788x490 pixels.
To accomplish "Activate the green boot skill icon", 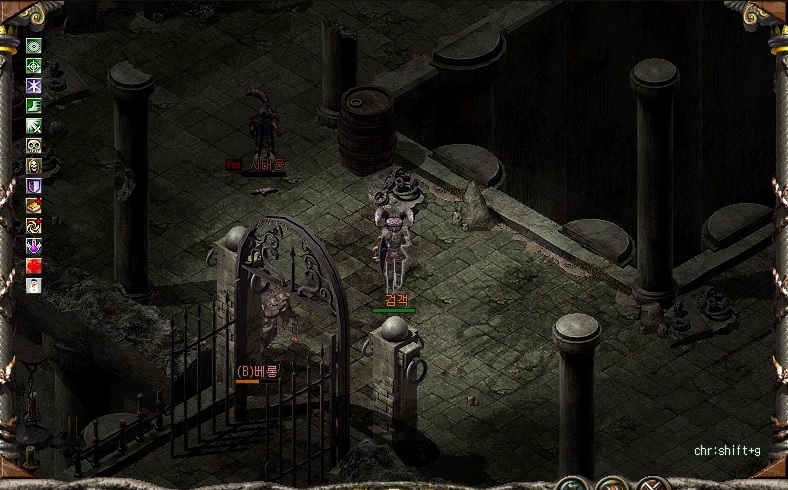I will [x=34, y=106].
